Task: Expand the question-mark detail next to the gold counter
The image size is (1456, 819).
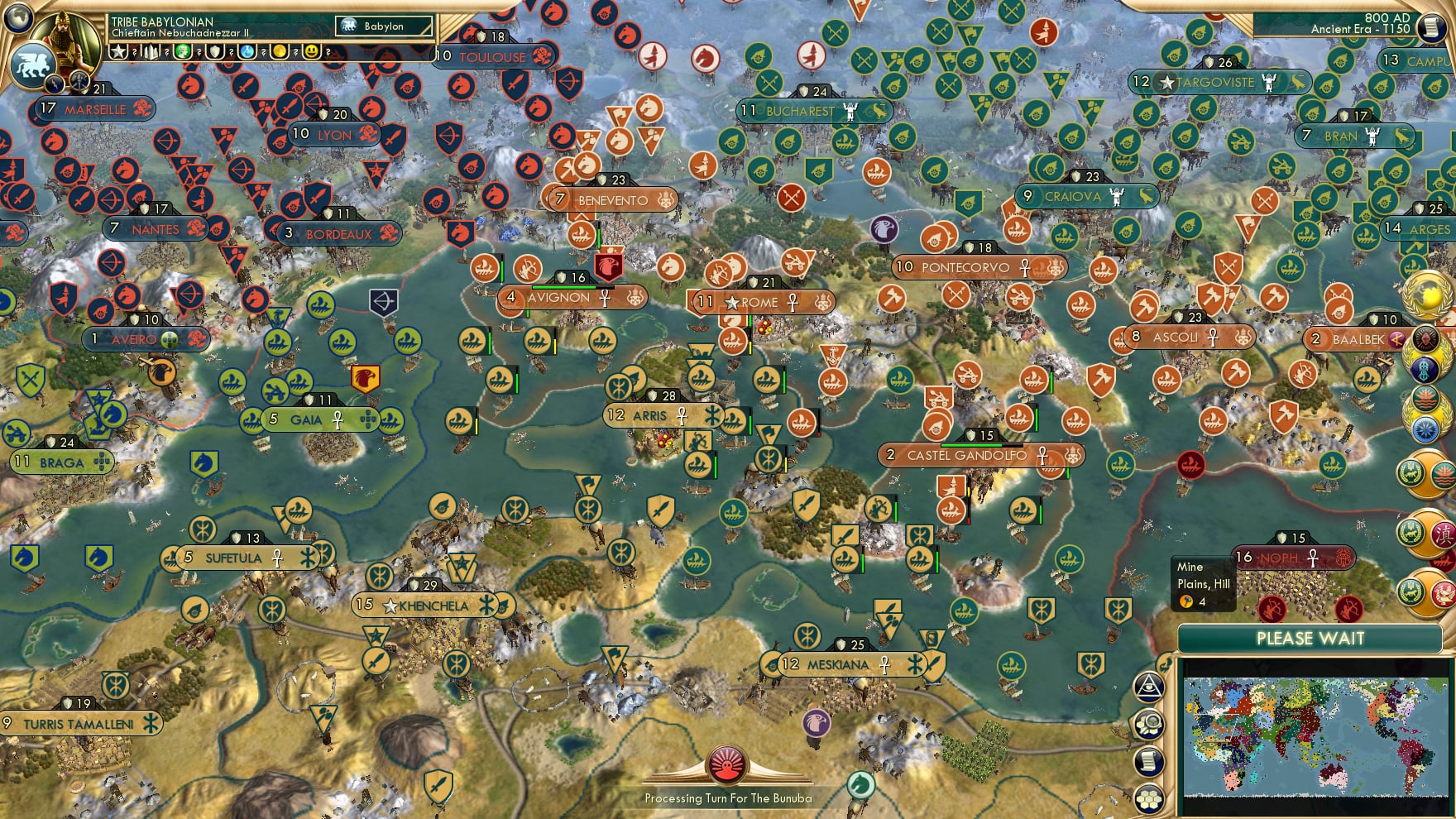Action: pos(295,51)
